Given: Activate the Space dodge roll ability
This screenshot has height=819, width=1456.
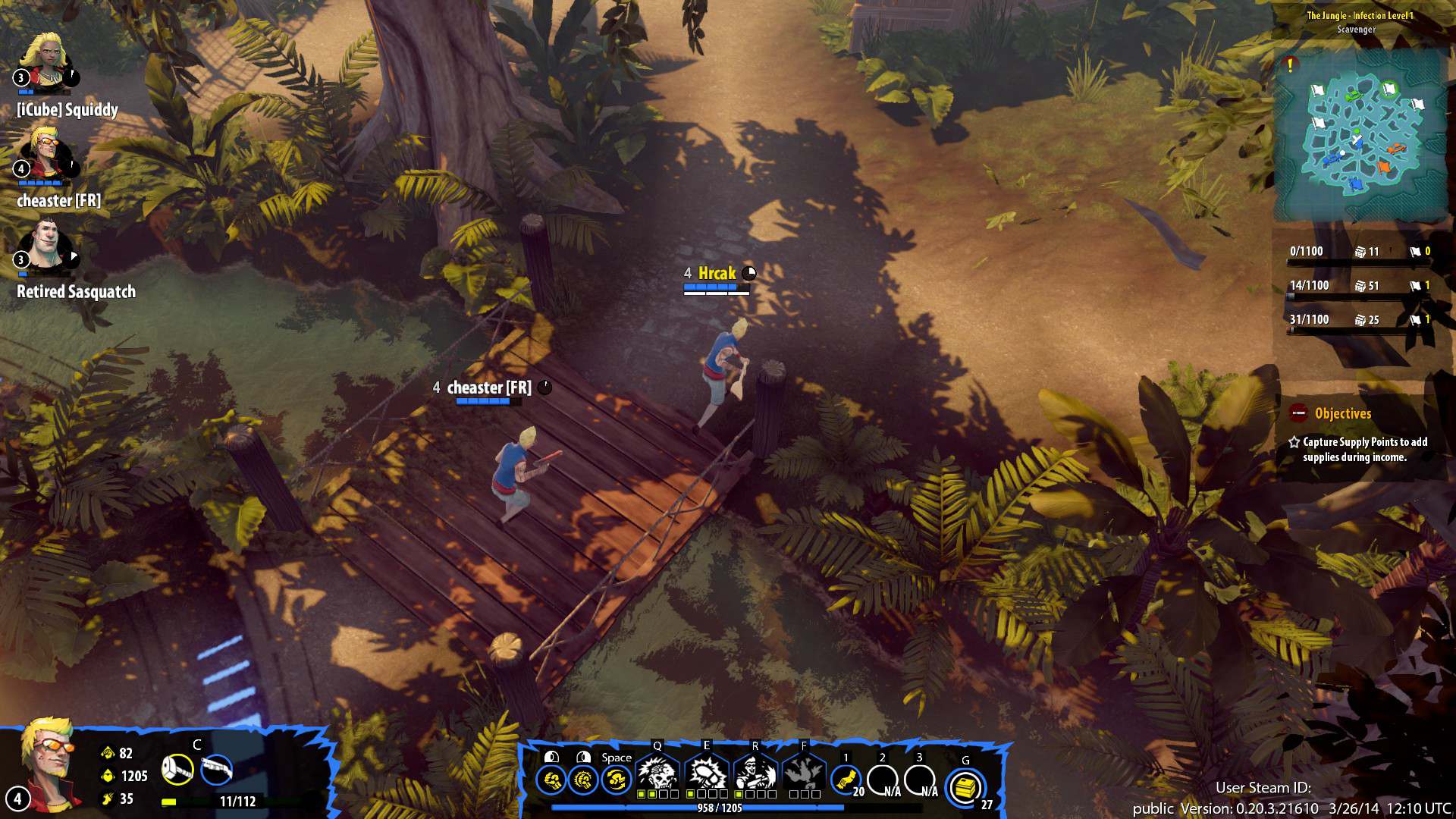Looking at the screenshot, I should [616, 780].
